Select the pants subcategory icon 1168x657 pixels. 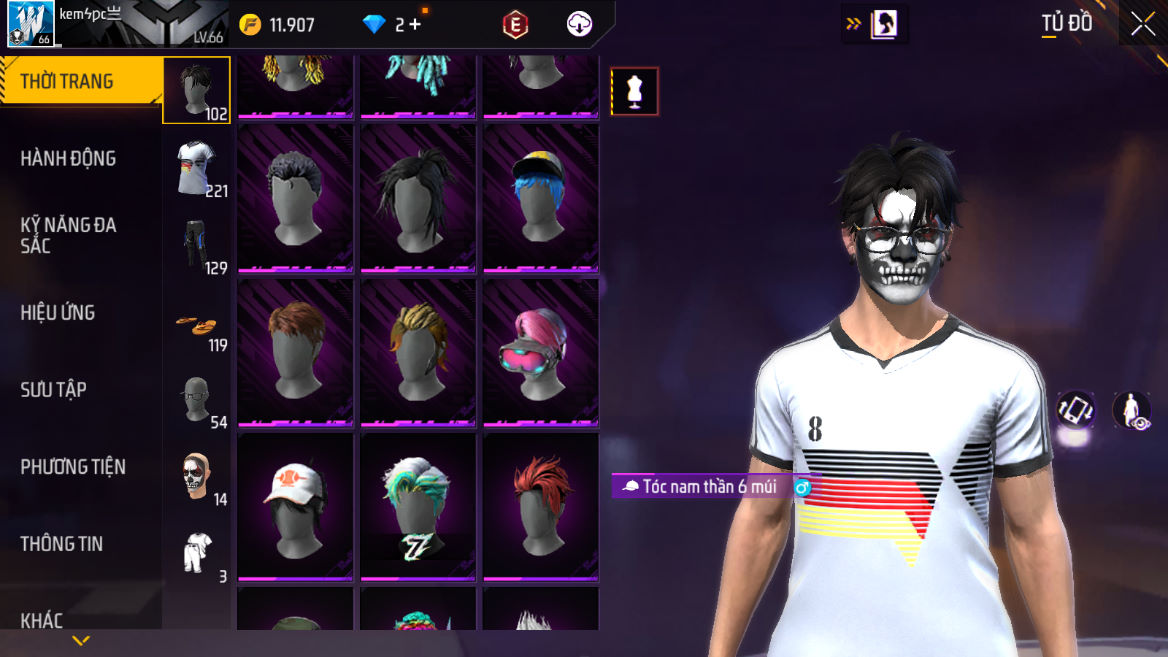[197, 244]
